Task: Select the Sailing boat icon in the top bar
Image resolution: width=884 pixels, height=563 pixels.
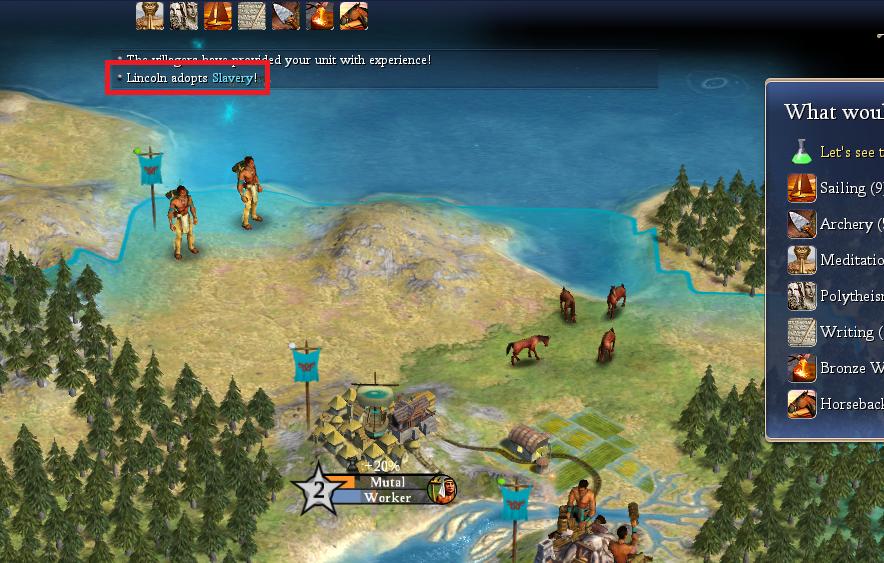Action: tap(218, 15)
